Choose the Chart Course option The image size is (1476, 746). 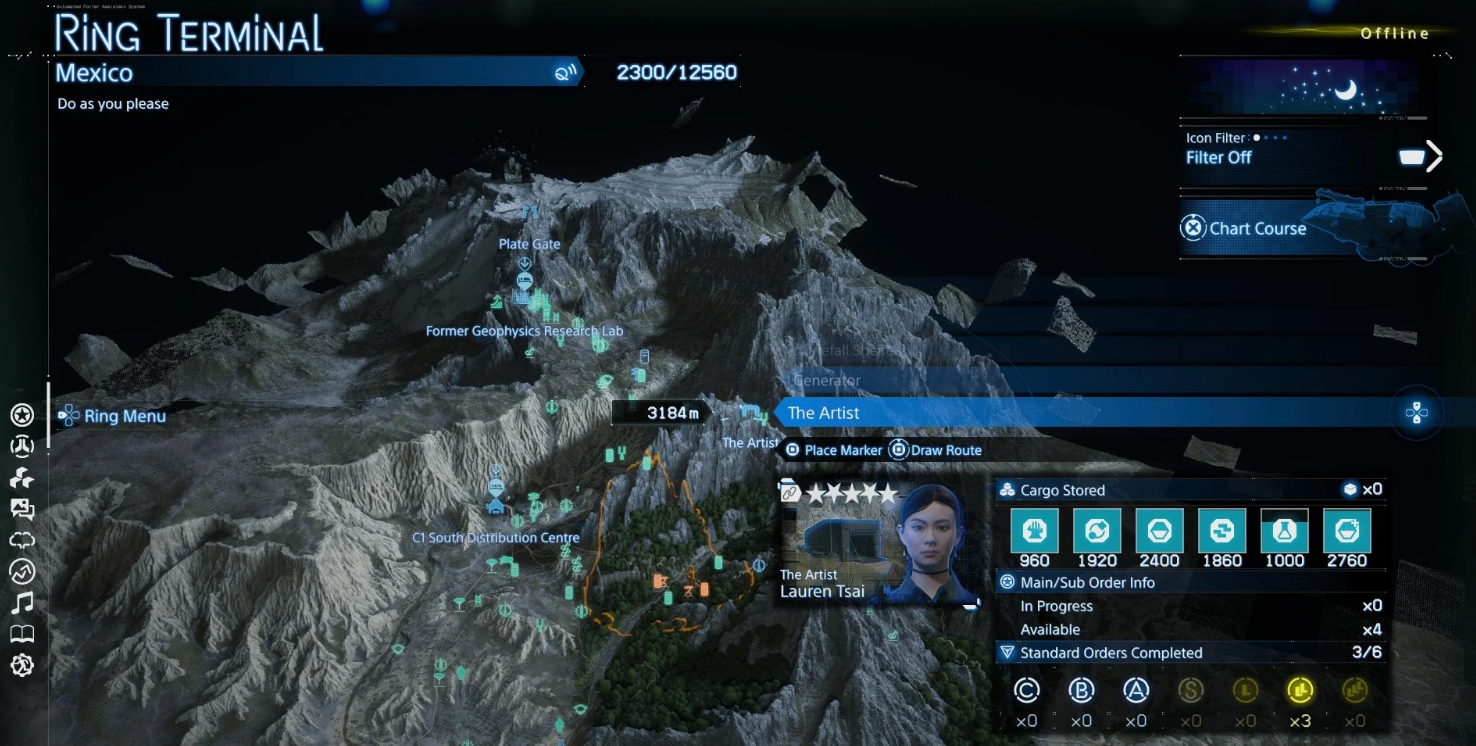[x=1246, y=228]
